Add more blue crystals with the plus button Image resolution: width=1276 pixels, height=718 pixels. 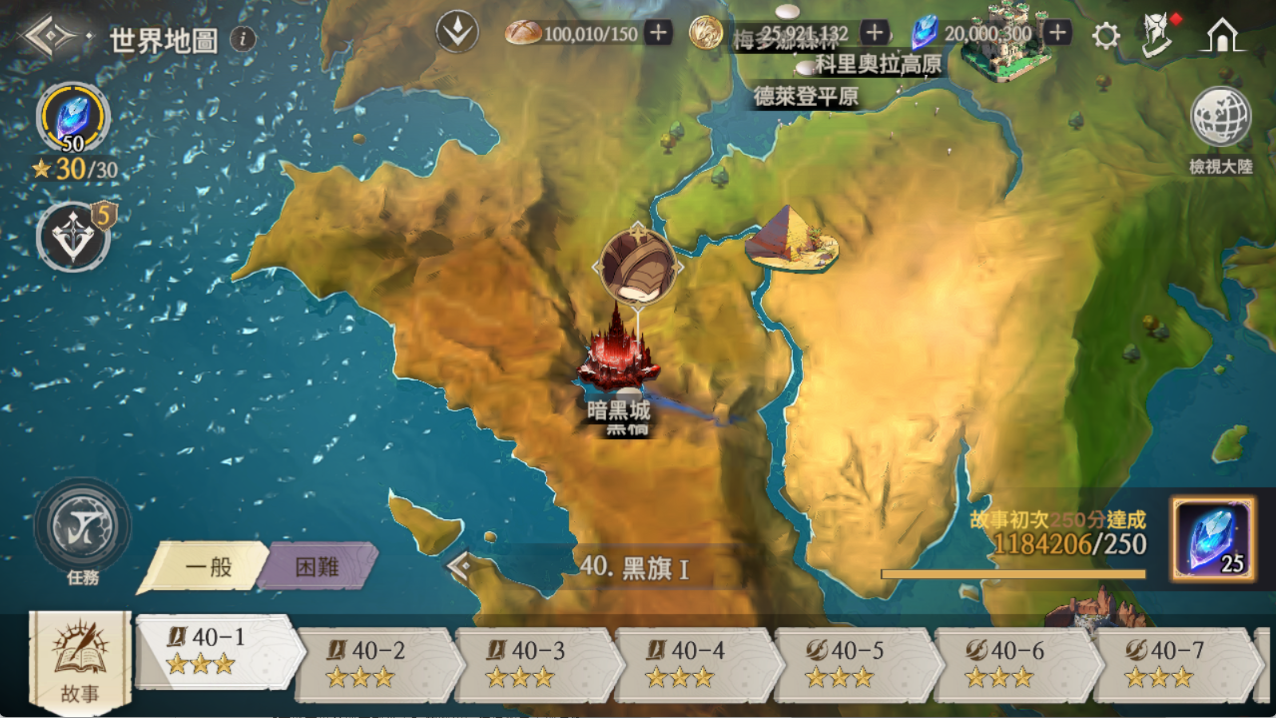click(1057, 33)
